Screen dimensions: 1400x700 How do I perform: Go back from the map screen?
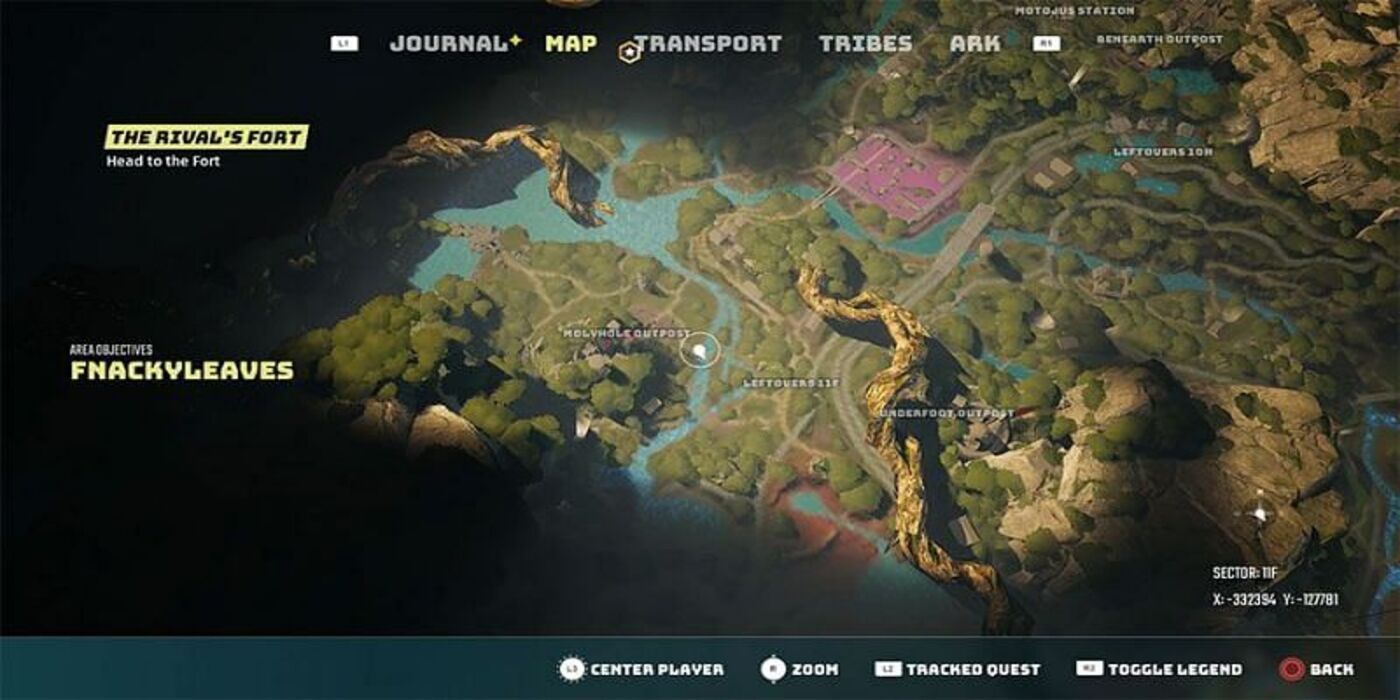(1317, 669)
